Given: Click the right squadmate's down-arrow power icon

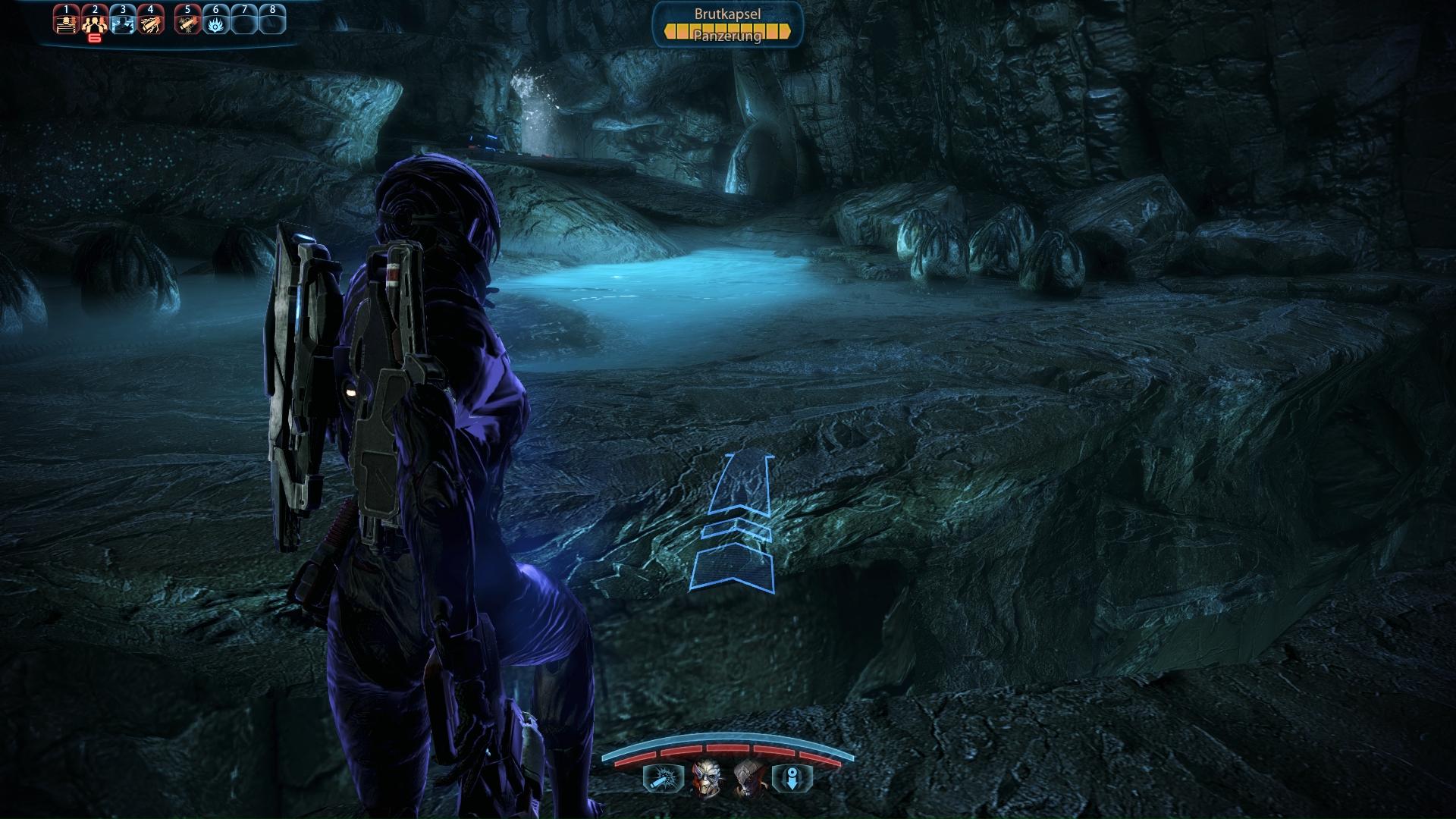Looking at the screenshot, I should (792, 778).
